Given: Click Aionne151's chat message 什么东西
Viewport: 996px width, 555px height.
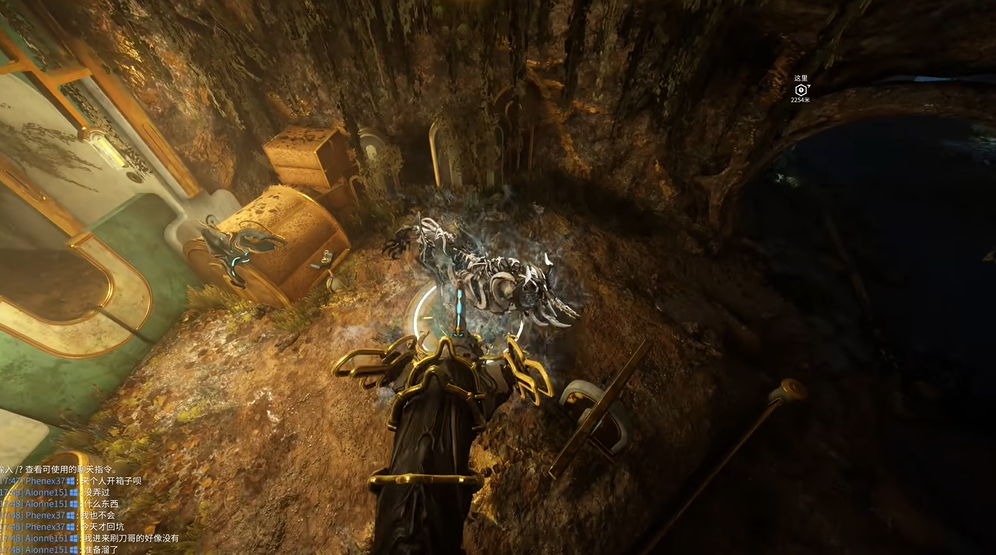Looking at the screenshot, I should pyautogui.click(x=98, y=503).
